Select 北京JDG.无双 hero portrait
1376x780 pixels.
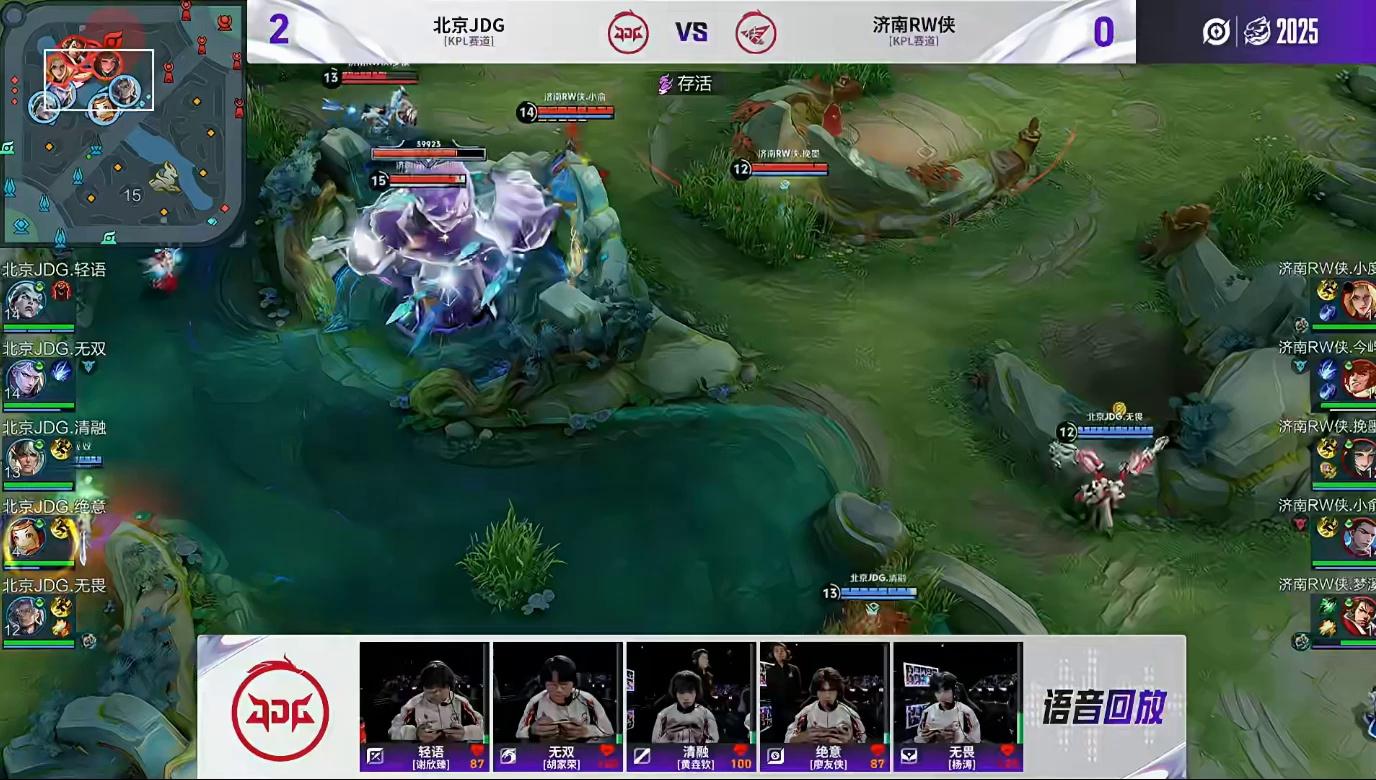[24, 380]
